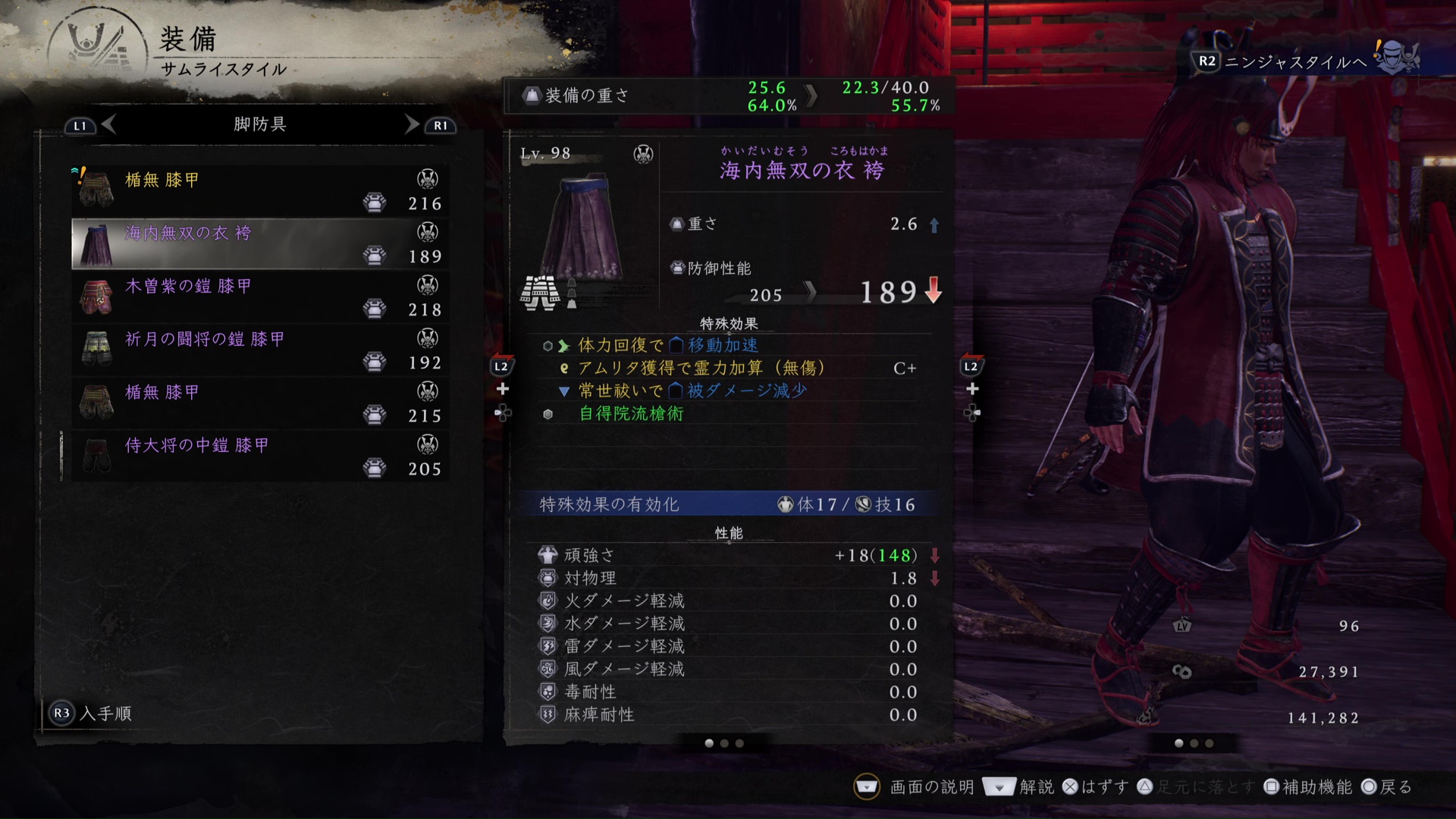Select 海内無双の衣 袴 in the list
The image size is (1456, 819).
(259, 243)
